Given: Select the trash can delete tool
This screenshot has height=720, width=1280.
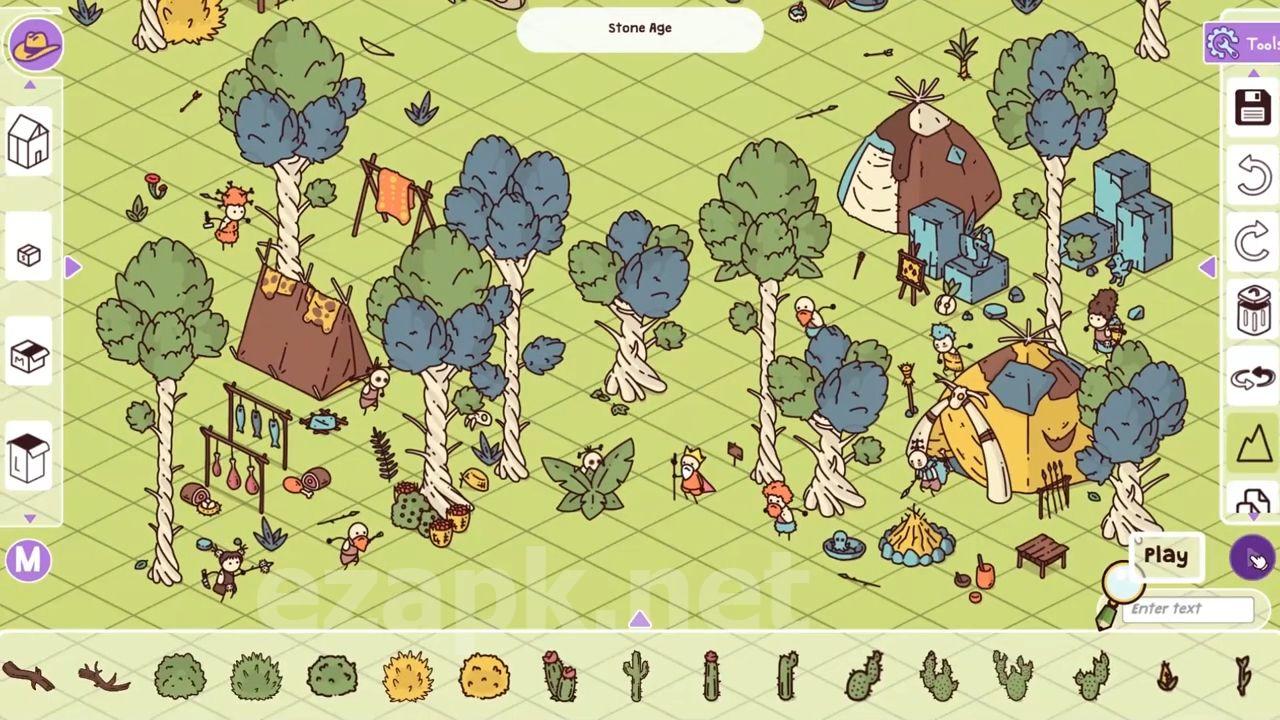Looking at the screenshot, I should (1253, 310).
